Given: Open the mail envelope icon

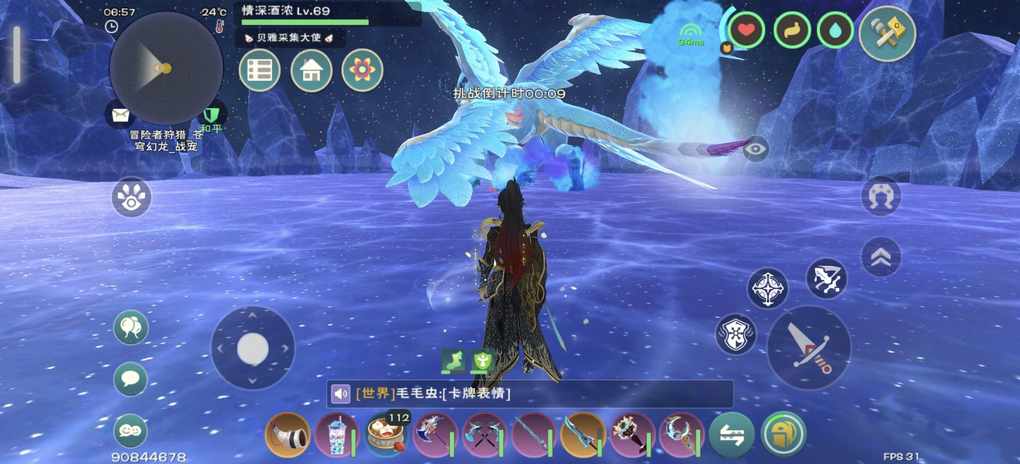Looking at the screenshot, I should 121,115.
